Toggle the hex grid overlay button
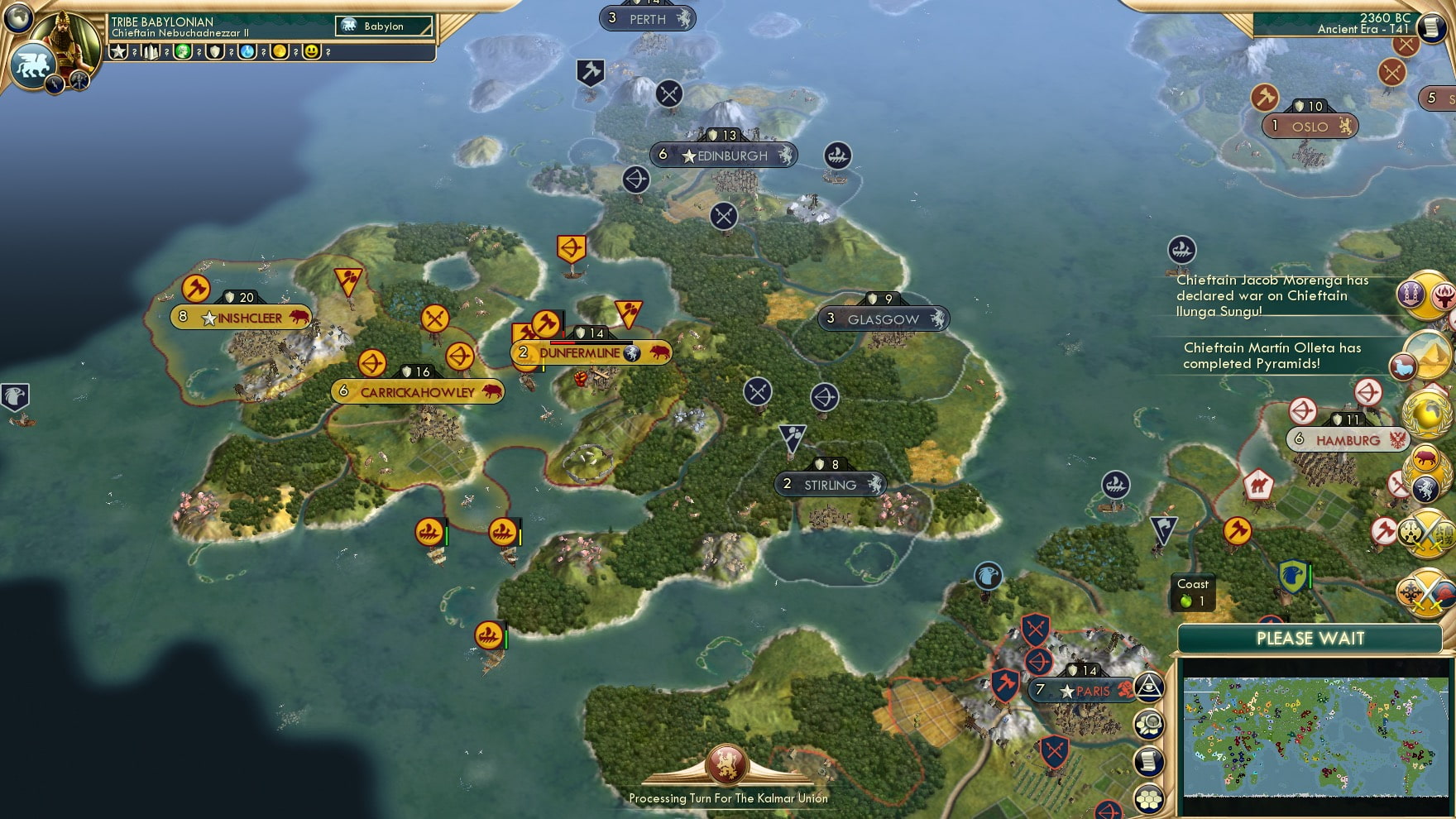Screen dimensions: 1456x819 pyautogui.click(x=1150, y=797)
